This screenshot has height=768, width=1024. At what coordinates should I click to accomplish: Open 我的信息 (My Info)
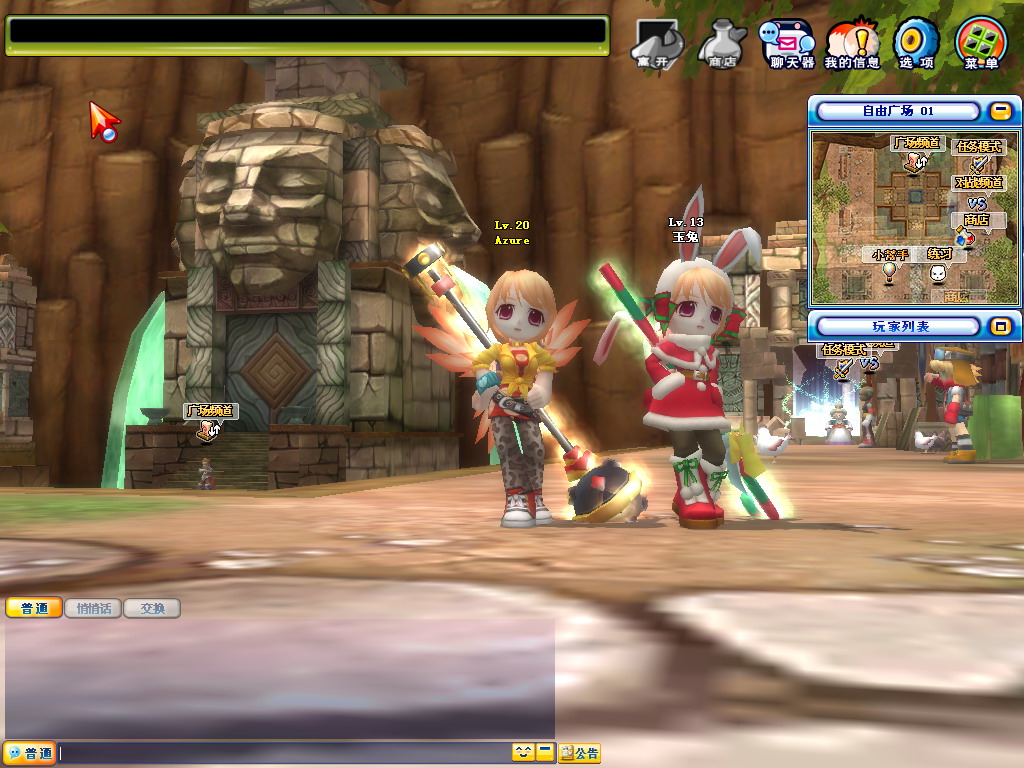click(852, 44)
